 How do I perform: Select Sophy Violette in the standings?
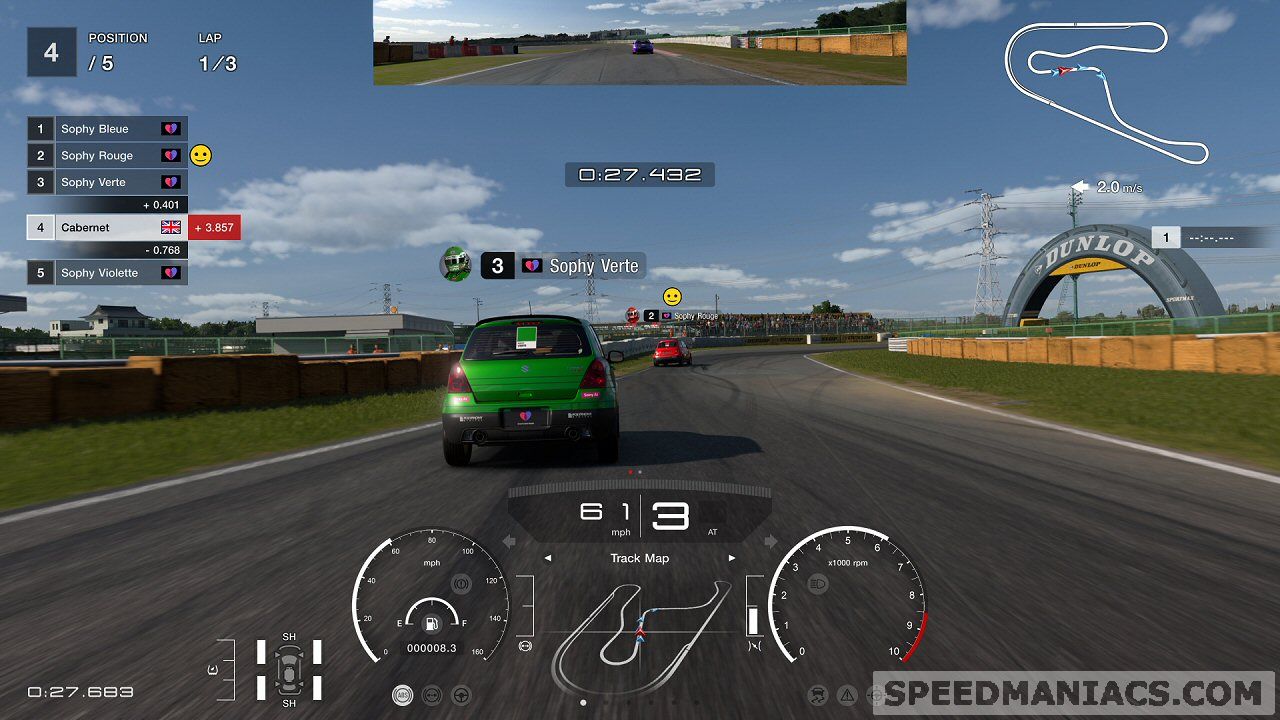107,273
